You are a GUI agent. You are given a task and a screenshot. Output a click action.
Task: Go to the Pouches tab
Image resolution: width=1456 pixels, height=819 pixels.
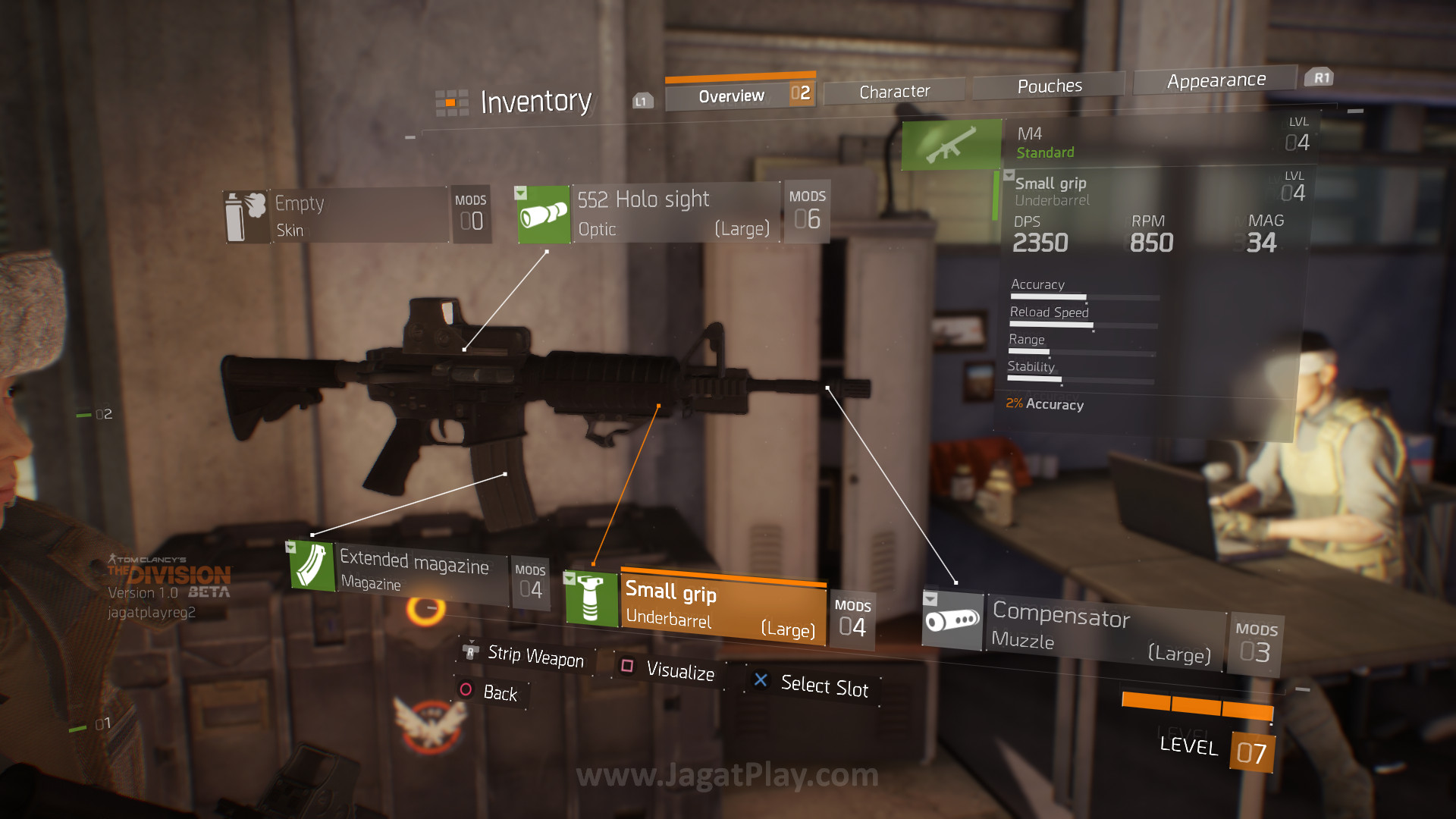point(1049,86)
